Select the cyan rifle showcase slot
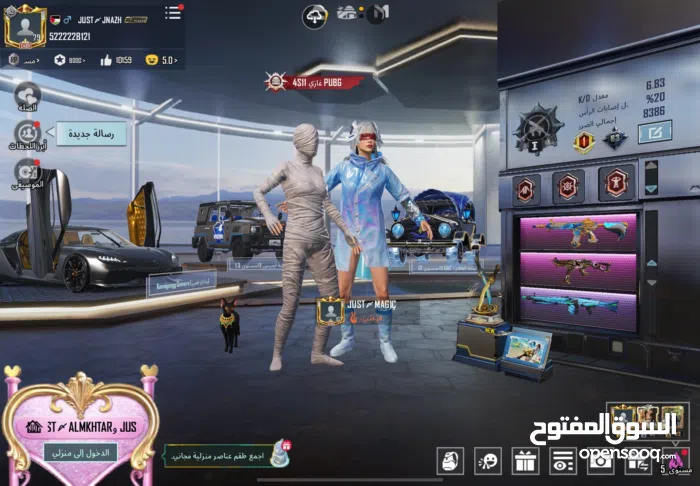The image size is (700, 486). pos(578,305)
